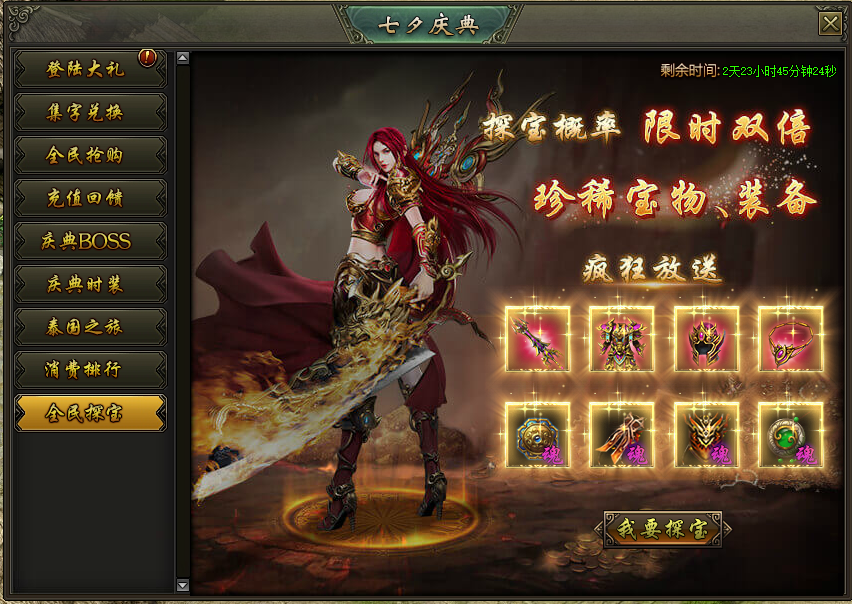Screen dimensions: 852x604
Task: Open the 充值回馈 recharge rewards tab
Action: tap(90, 198)
